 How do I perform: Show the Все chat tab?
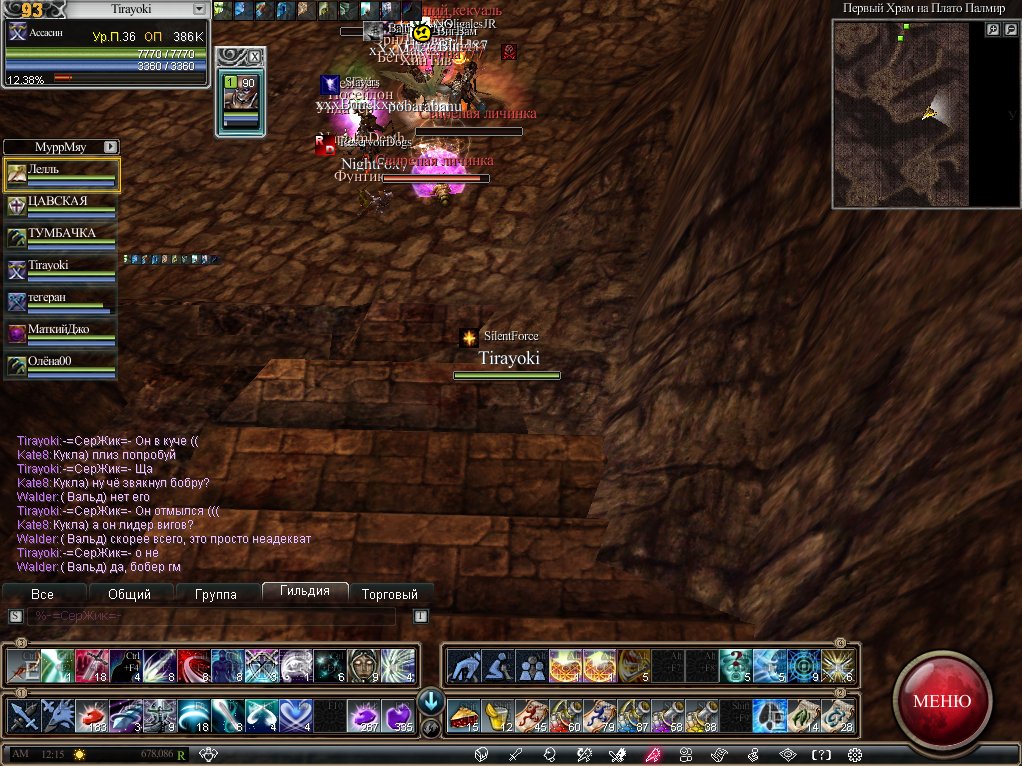(x=42, y=594)
